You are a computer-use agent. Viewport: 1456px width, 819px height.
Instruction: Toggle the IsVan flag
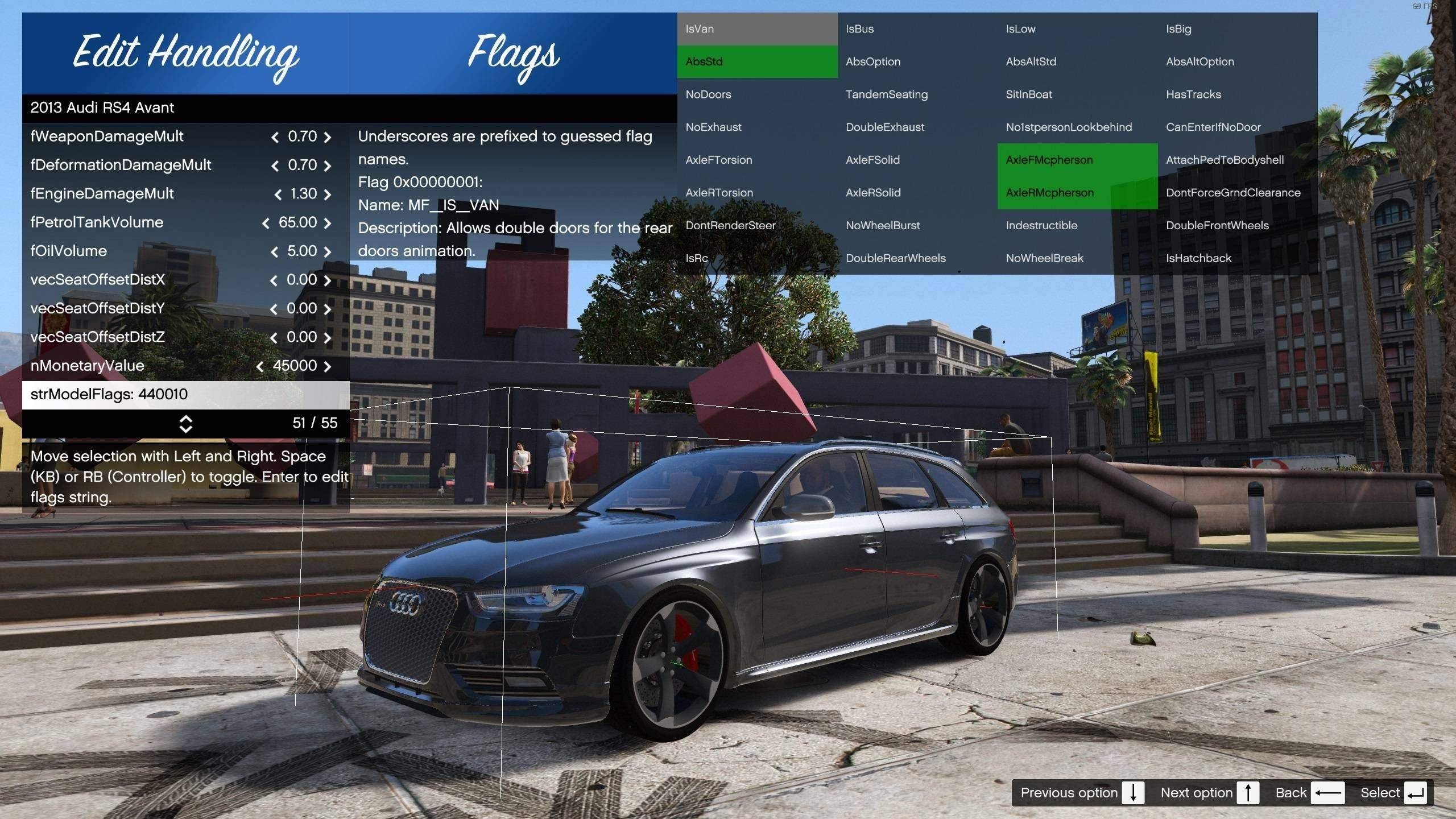point(756,29)
